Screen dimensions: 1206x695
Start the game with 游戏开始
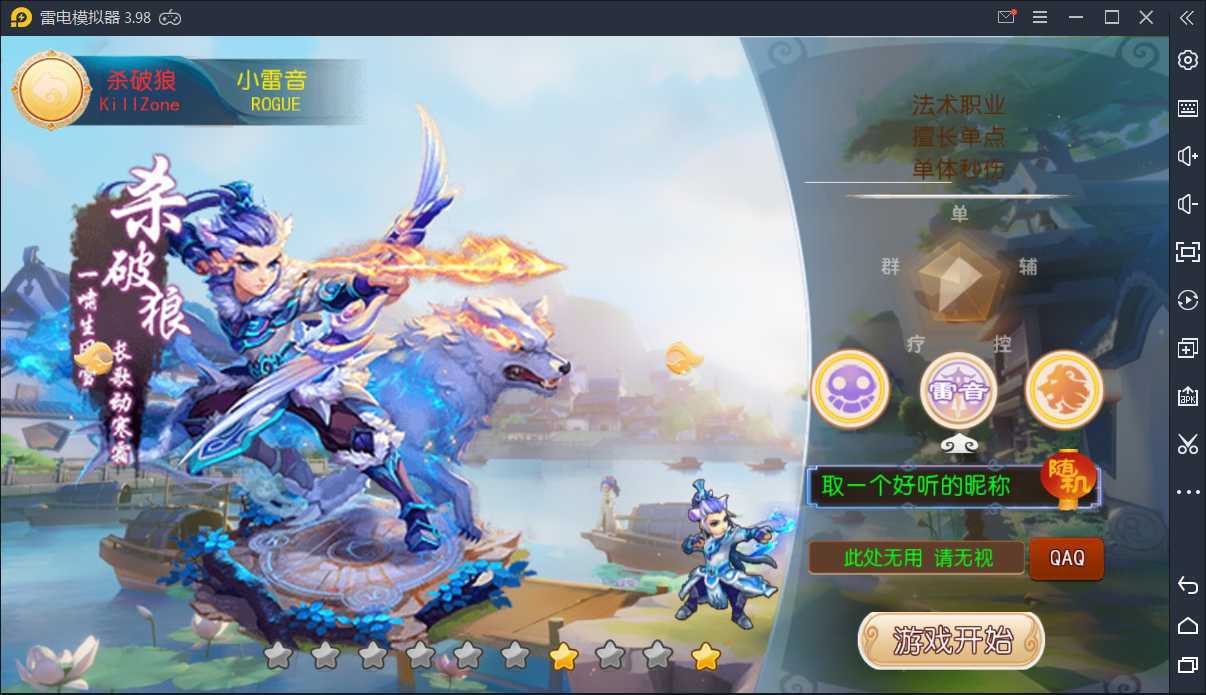coord(951,640)
